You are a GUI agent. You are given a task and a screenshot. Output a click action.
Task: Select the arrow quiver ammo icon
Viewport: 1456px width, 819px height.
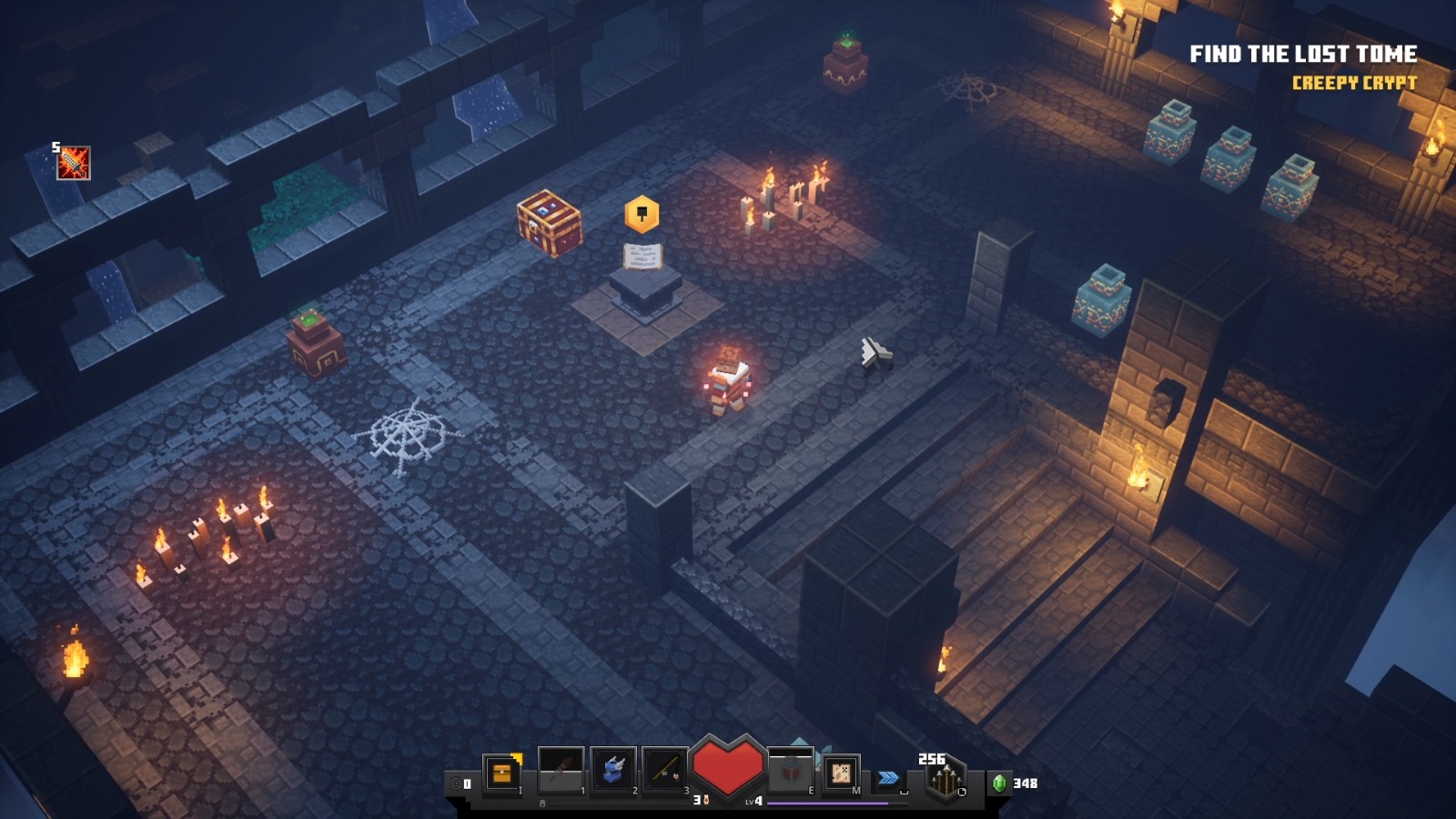point(945,780)
